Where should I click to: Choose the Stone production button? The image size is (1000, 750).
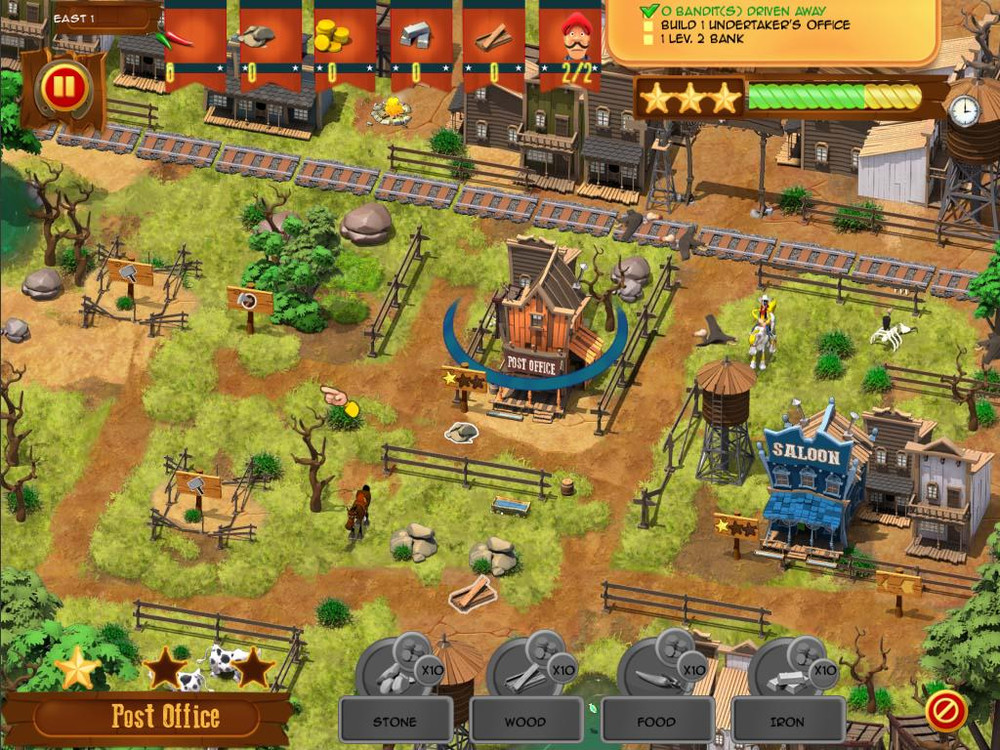tap(395, 720)
